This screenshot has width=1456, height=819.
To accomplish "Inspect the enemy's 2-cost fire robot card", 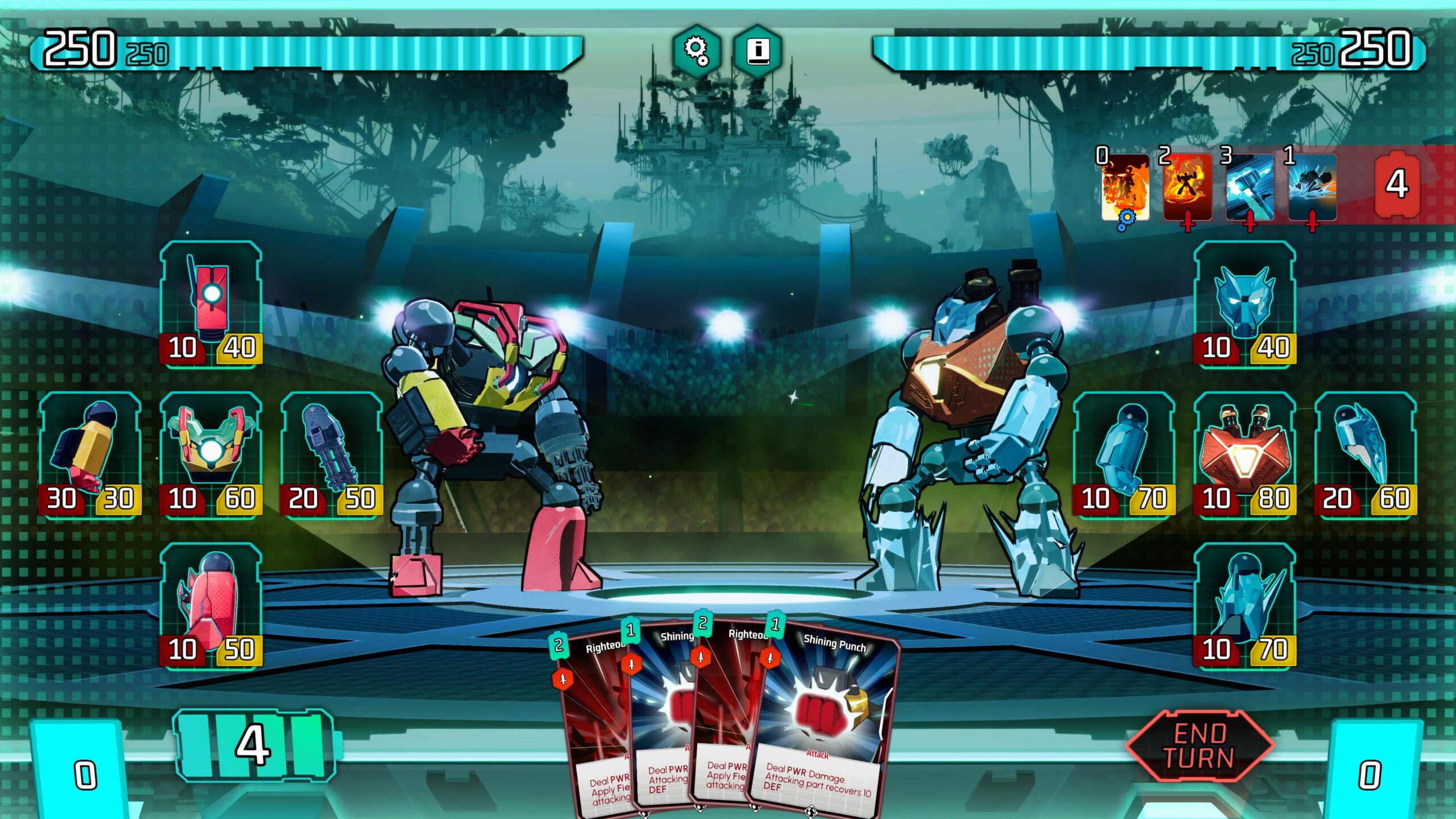I will click(1187, 188).
